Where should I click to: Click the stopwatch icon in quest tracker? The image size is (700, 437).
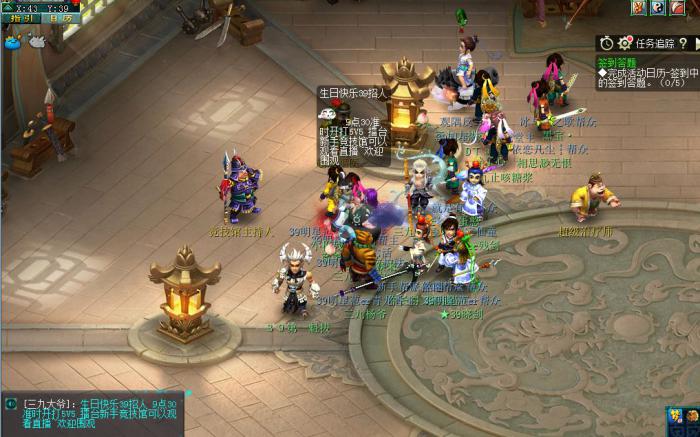tap(606, 43)
